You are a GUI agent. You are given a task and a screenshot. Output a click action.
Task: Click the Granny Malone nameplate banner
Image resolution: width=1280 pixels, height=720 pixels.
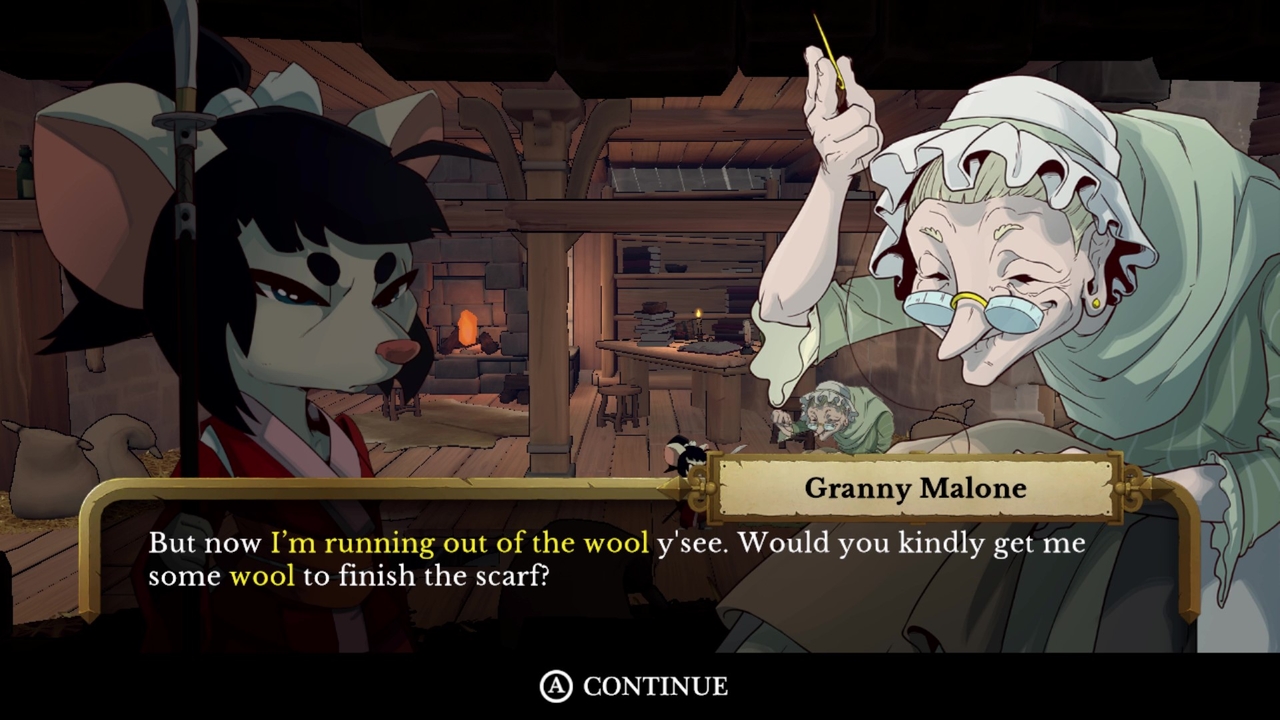(915, 489)
